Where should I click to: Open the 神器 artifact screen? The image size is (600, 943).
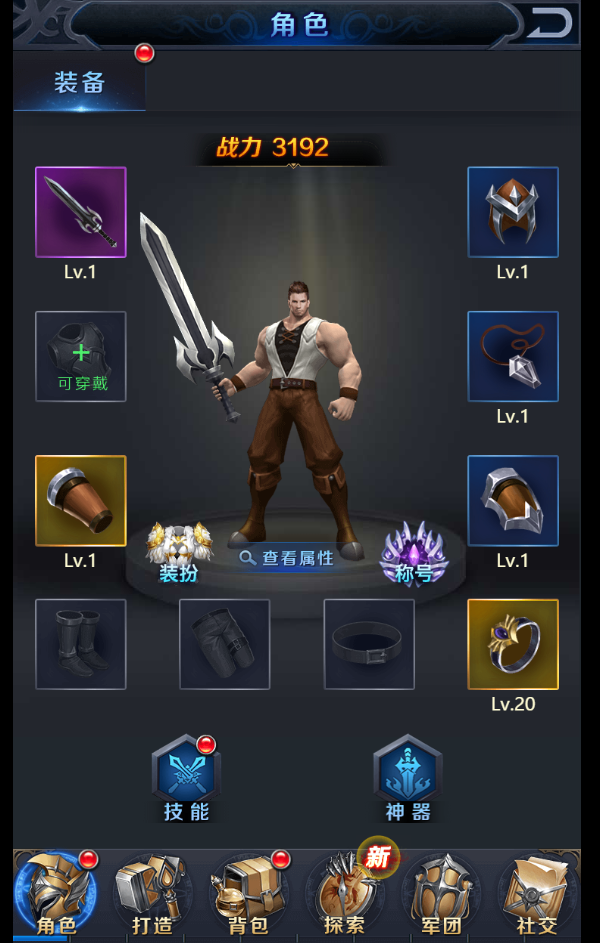pyautogui.click(x=408, y=780)
